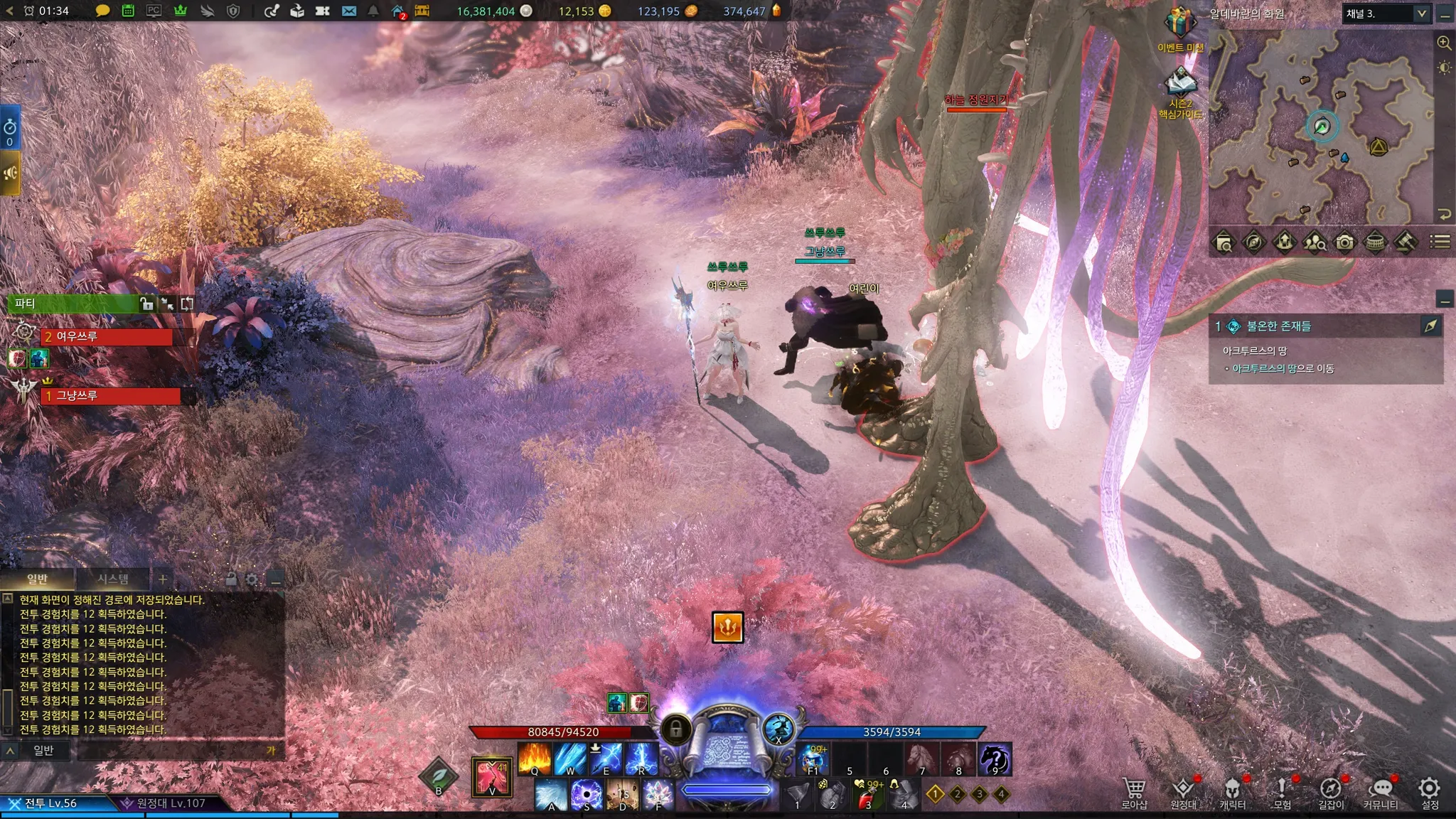Open the event mission gift box

(x=1179, y=23)
